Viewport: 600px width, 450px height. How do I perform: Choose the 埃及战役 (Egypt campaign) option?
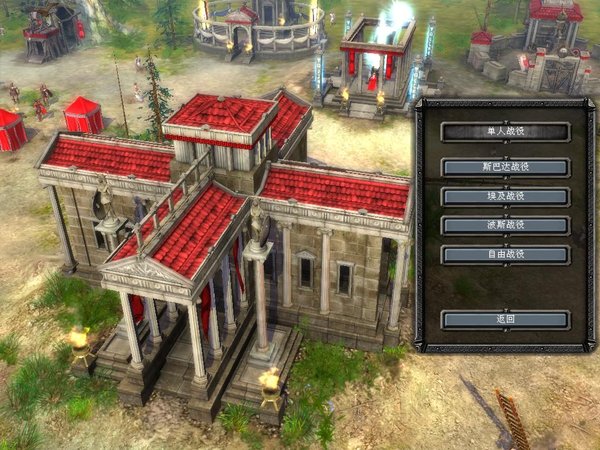click(505, 196)
